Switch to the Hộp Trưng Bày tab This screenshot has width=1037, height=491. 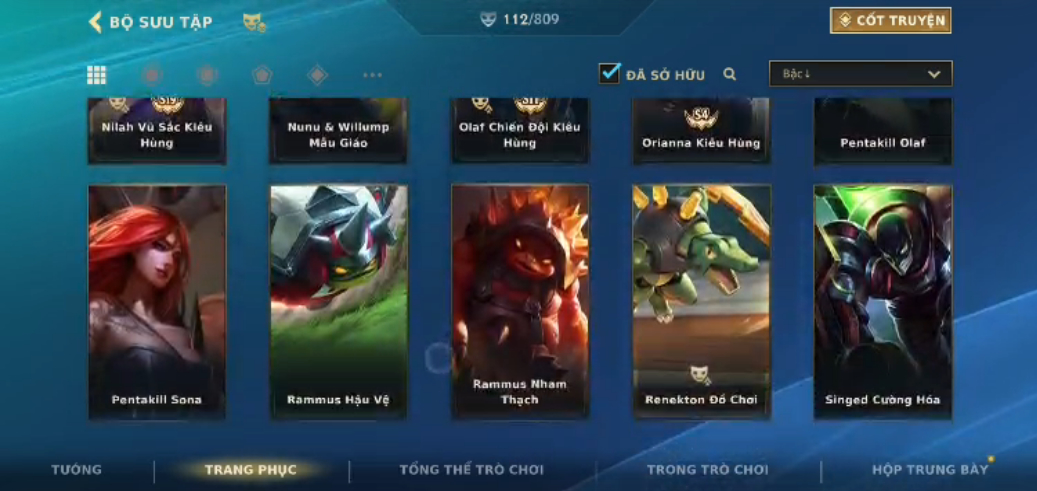pyautogui.click(x=929, y=470)
